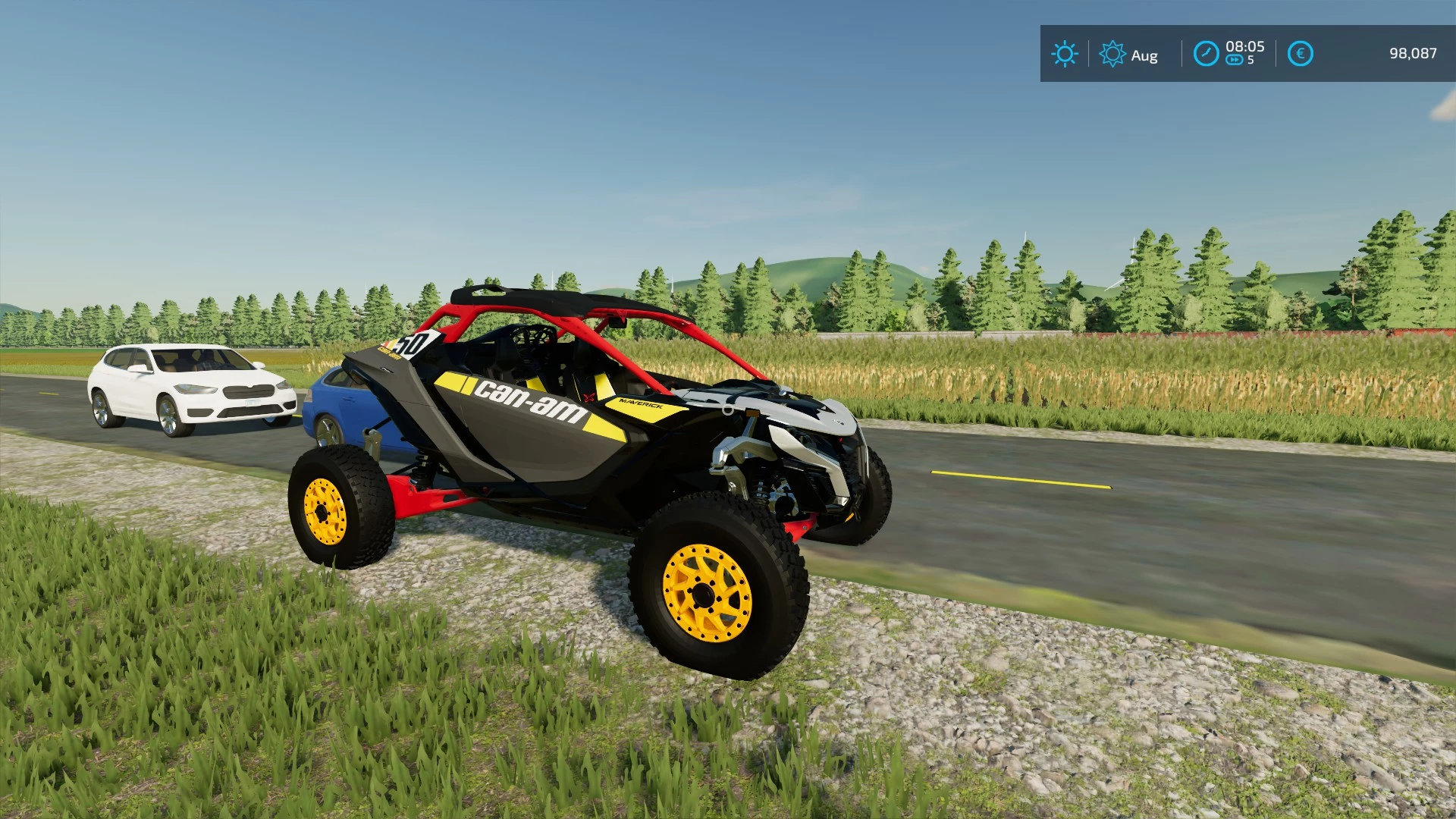Select the 08:05 time display
This screenshot has height=819, width=1456.
pyautogui.click(x=1246, y=47)
